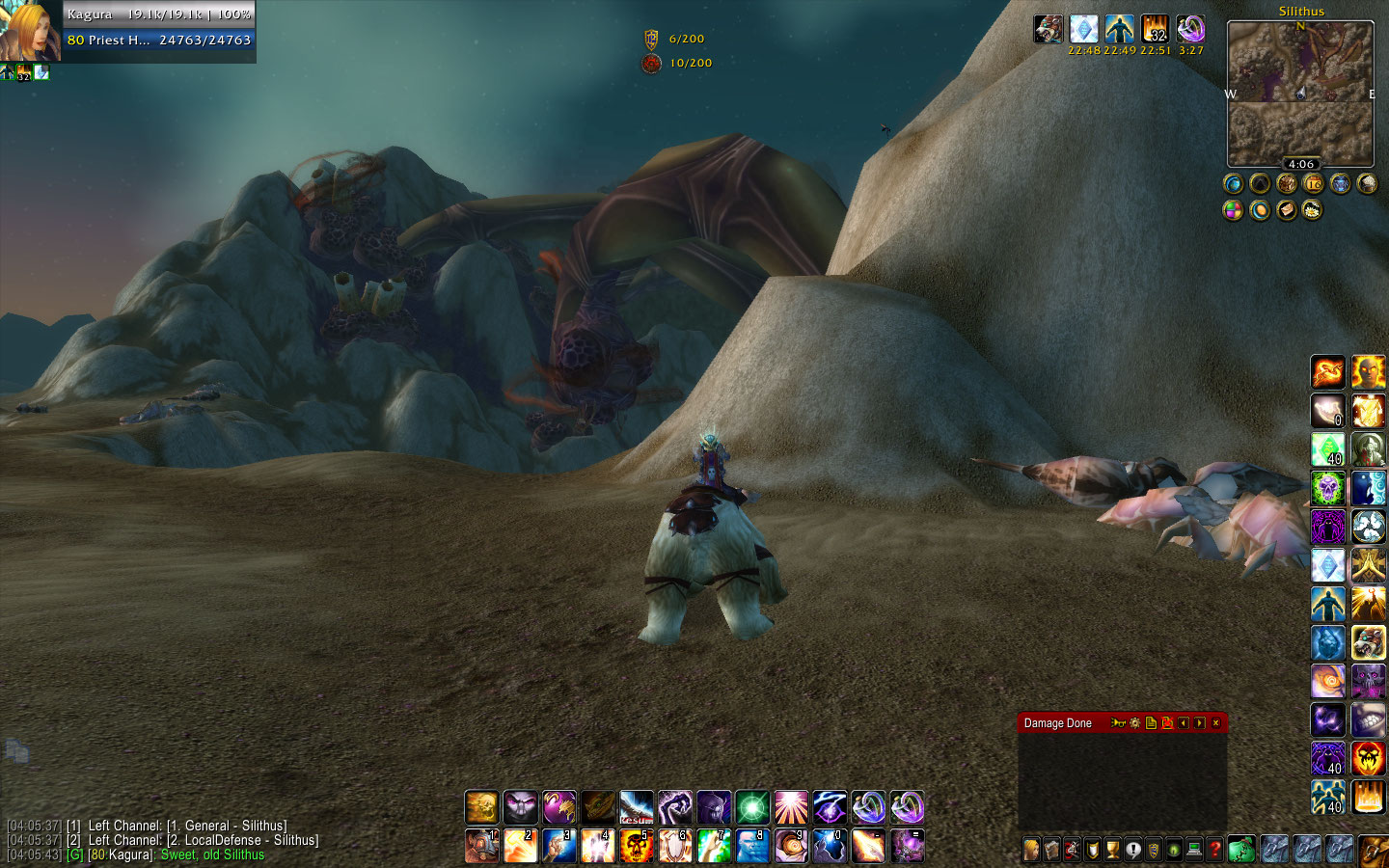
Task: Click the guild chat message from Kagura
Action: (x=164, y=855)
